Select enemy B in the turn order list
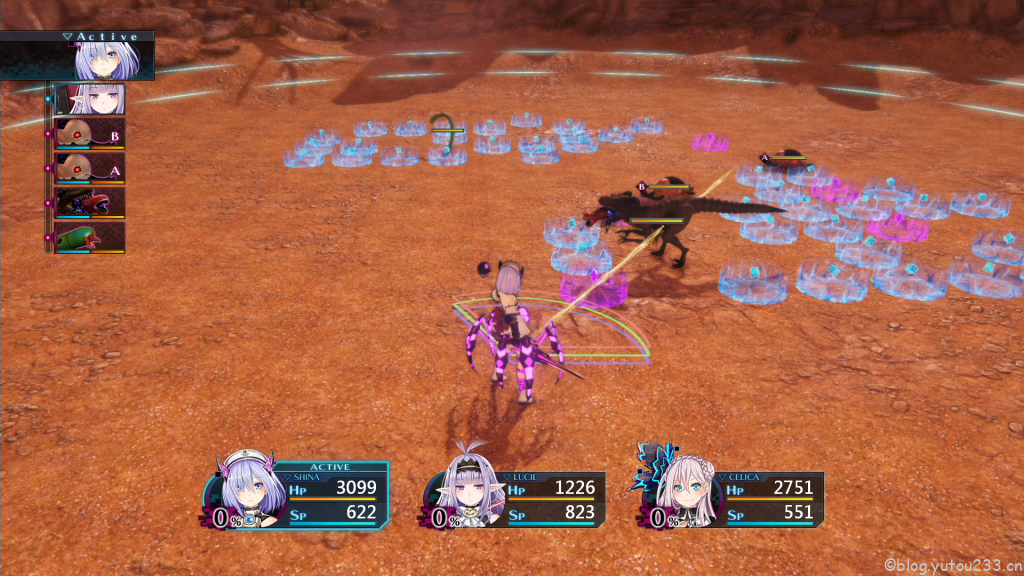The height and width of the screenshot is (576, 1024). [x=90, y=134]
